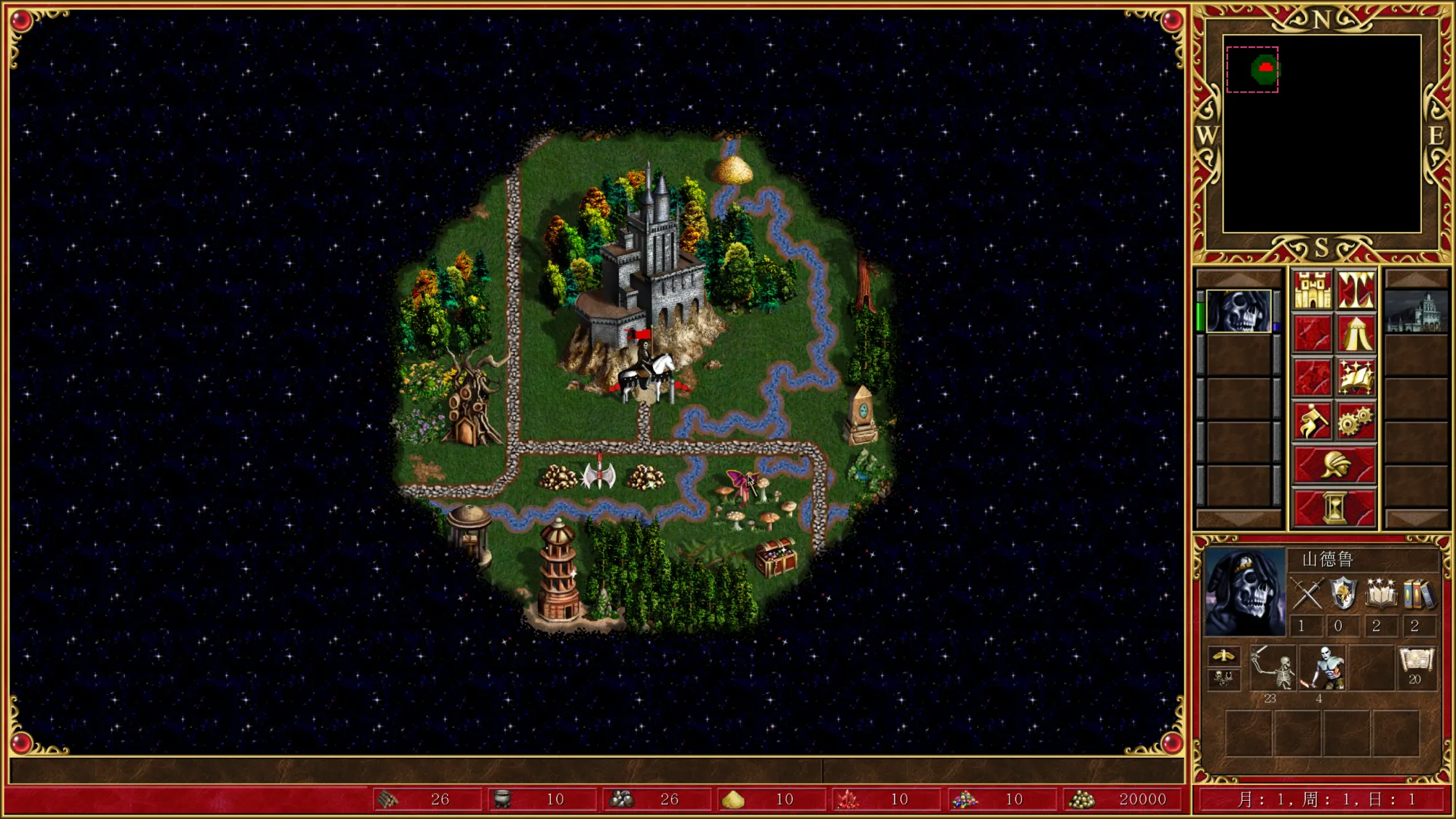Click the shield defense skill icon

(x=1343, y=593)
